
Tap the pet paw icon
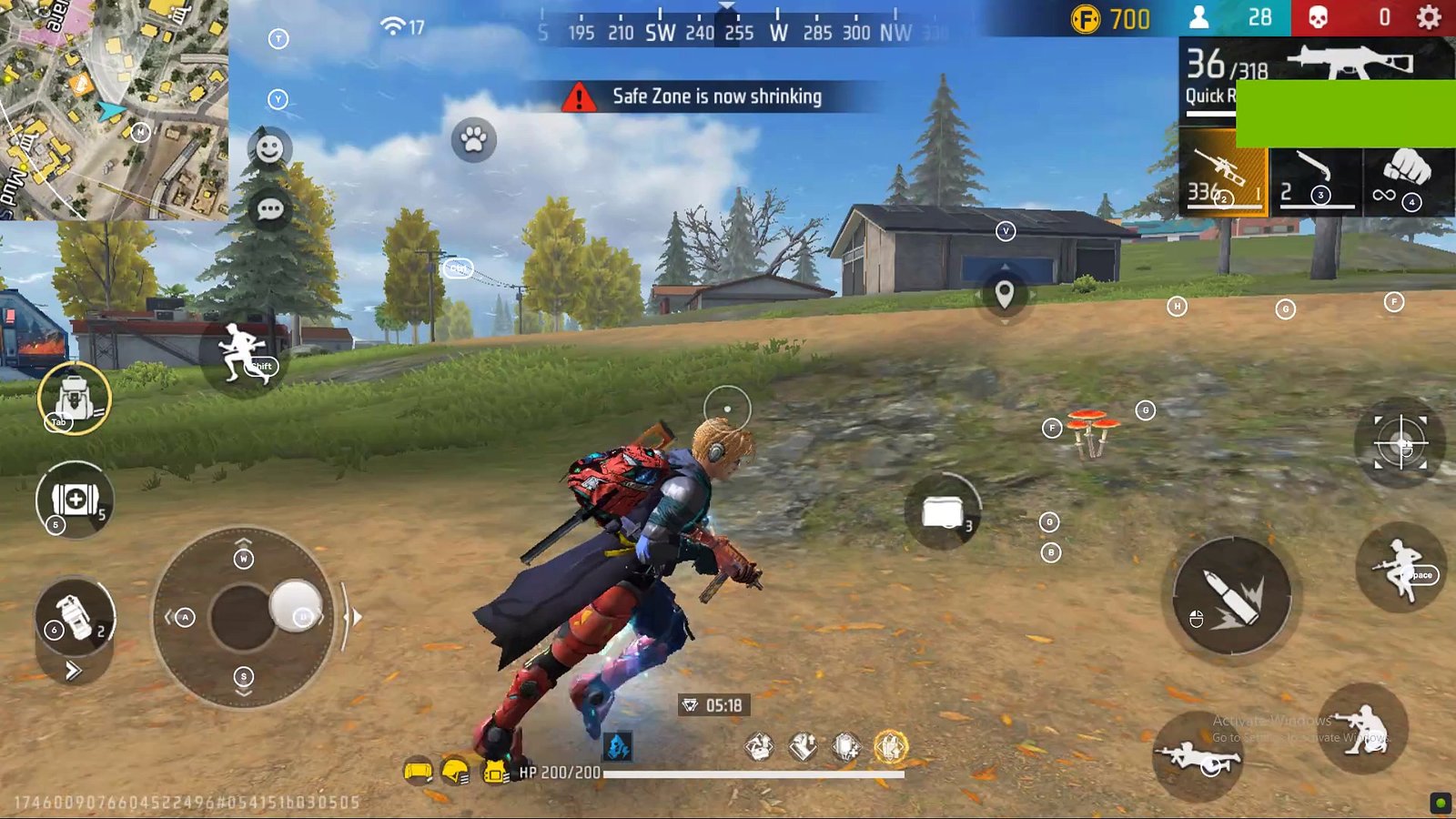coord(473,139)
